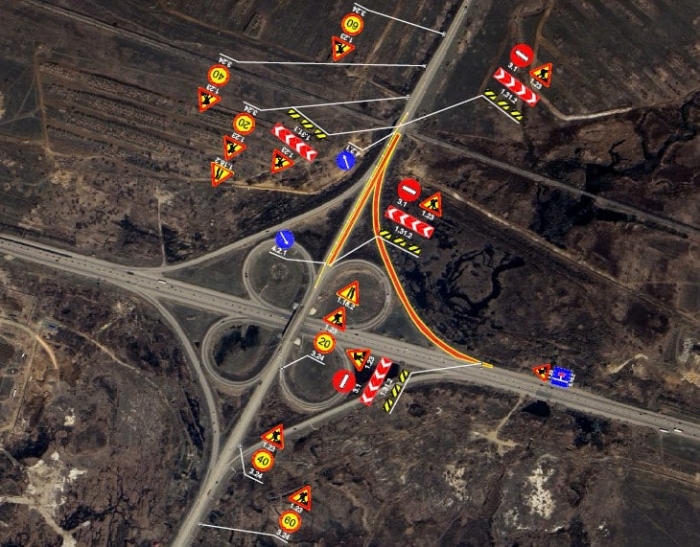Select the upside-down 60 speed limit marker
700x547 pixels.
coord(352,25)
